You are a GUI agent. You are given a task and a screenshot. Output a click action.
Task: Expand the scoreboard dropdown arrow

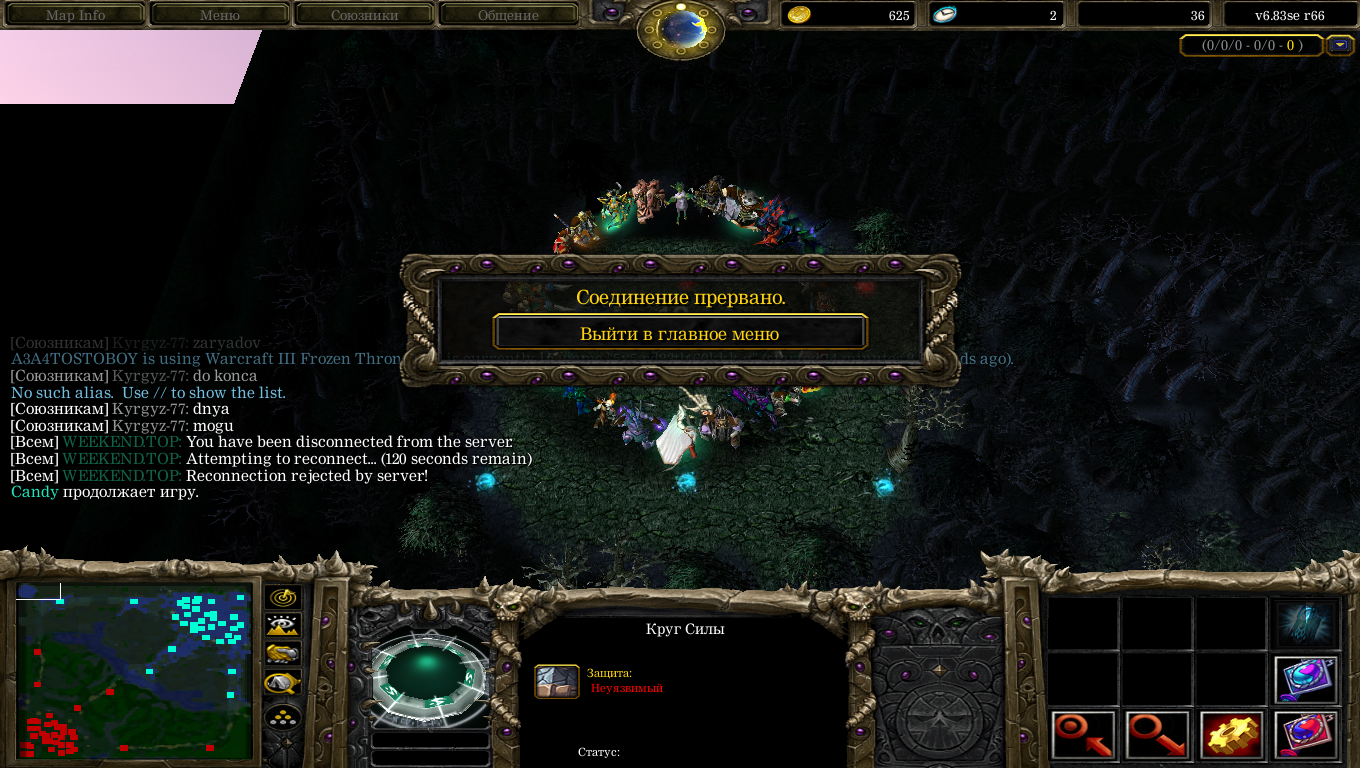[1339, 45]
